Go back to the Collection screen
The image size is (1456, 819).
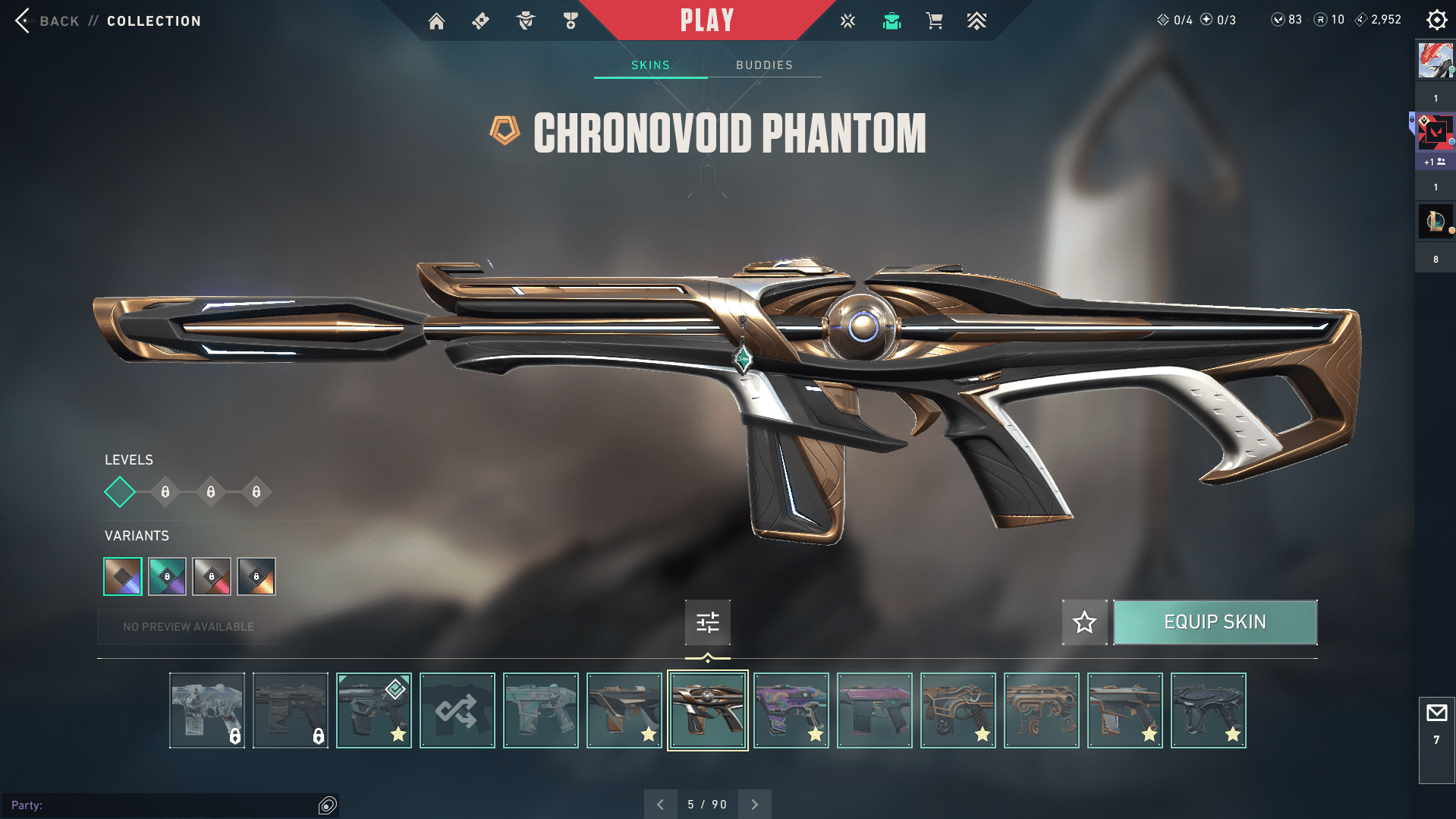tap(24, 20)
